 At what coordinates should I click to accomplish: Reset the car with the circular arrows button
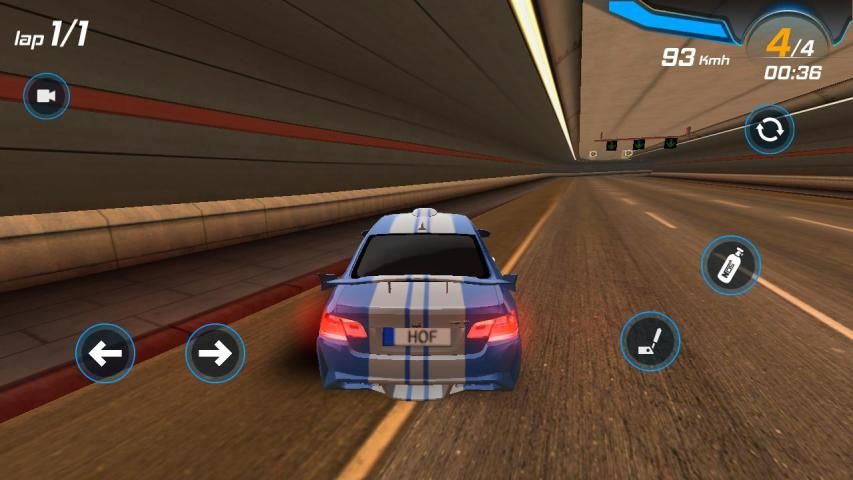pos(769,130)
